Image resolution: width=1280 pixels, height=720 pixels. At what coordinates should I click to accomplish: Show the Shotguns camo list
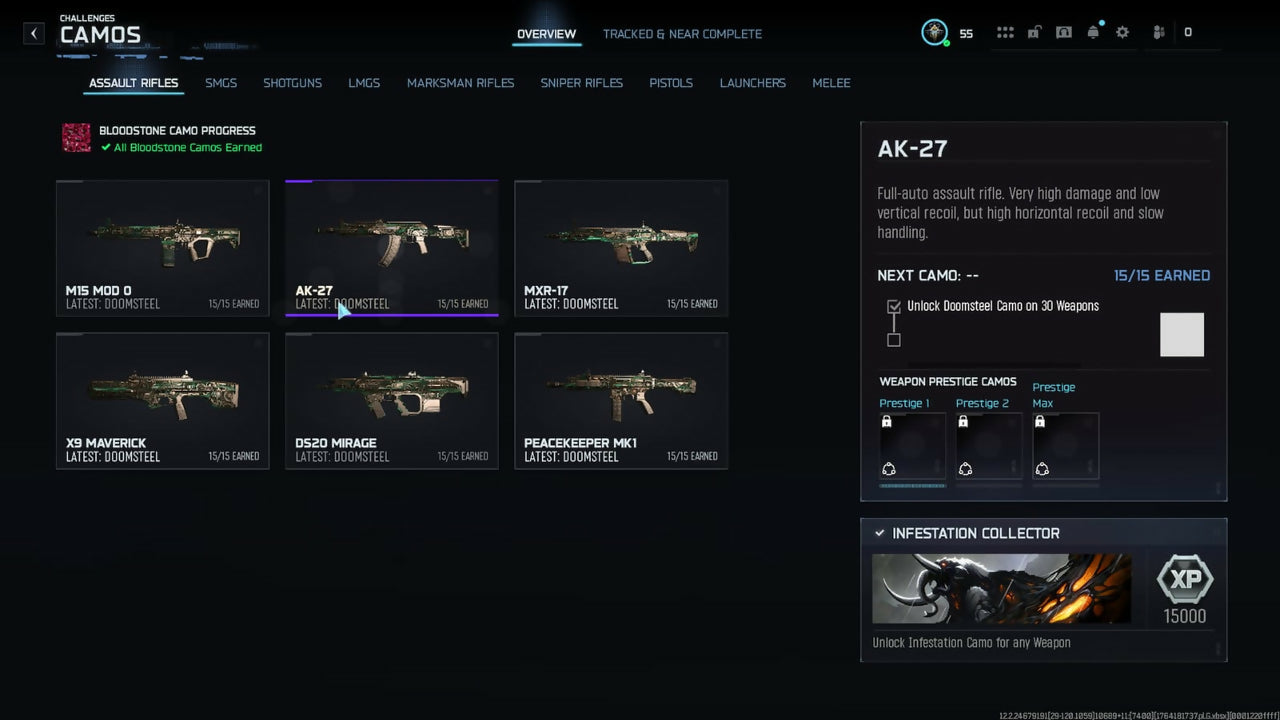(x=292, y=83)
